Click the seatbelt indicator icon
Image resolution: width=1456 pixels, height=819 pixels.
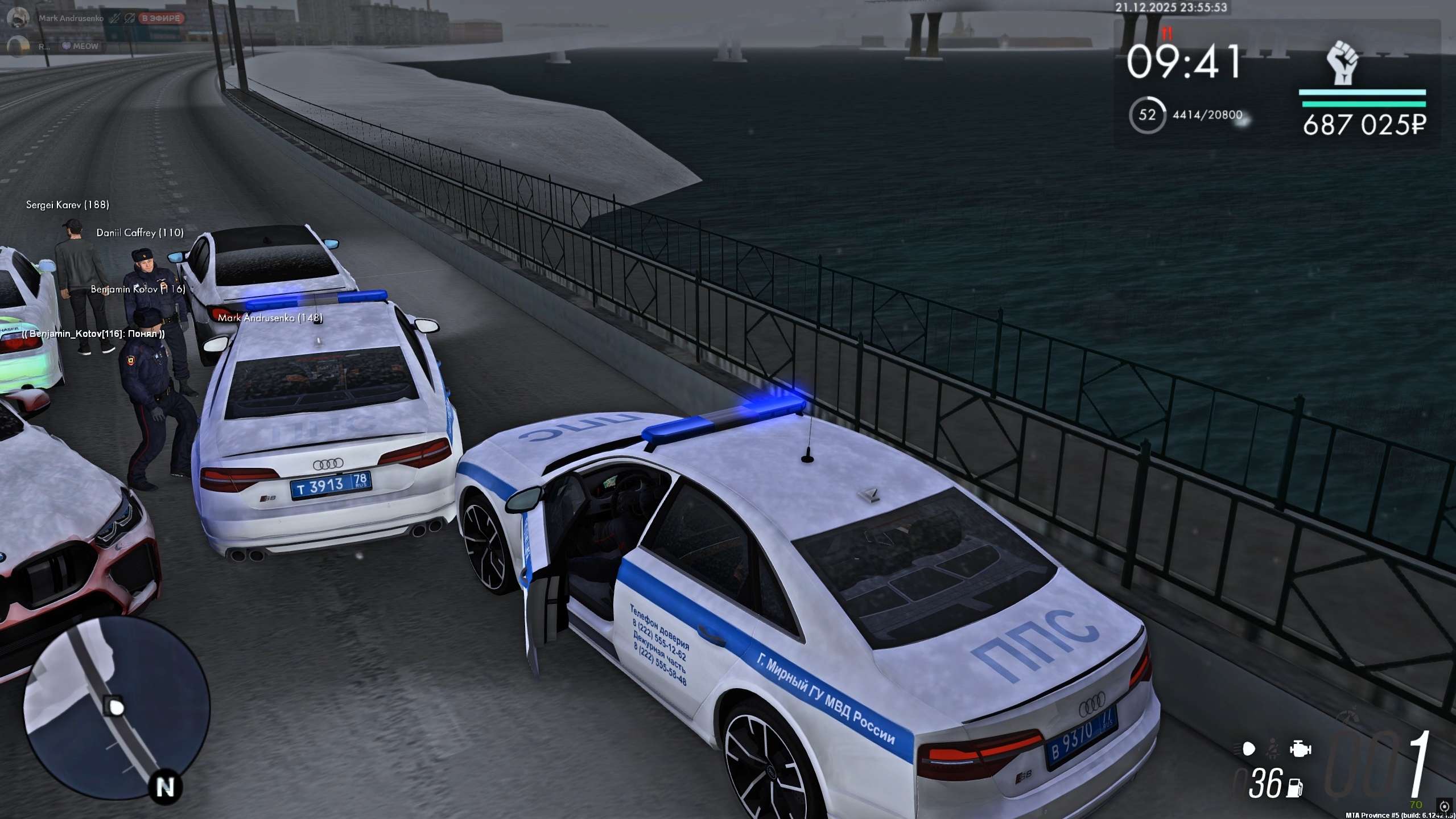tap(1273, 749)
